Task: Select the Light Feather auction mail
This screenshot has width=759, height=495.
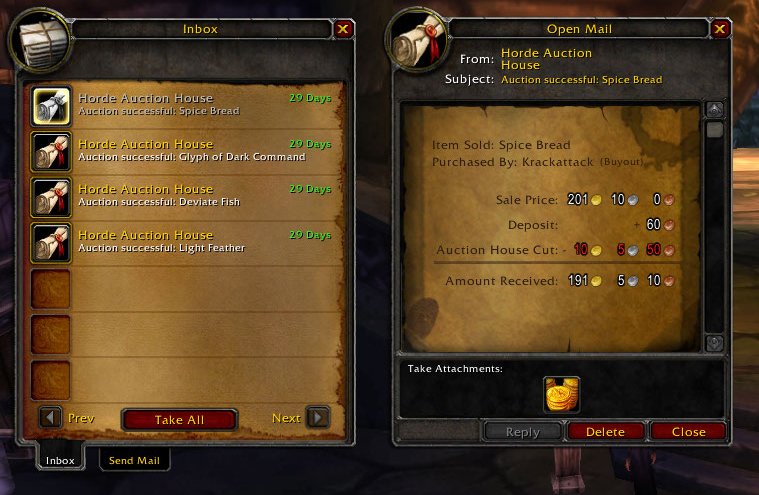Action: click(51, 241)
